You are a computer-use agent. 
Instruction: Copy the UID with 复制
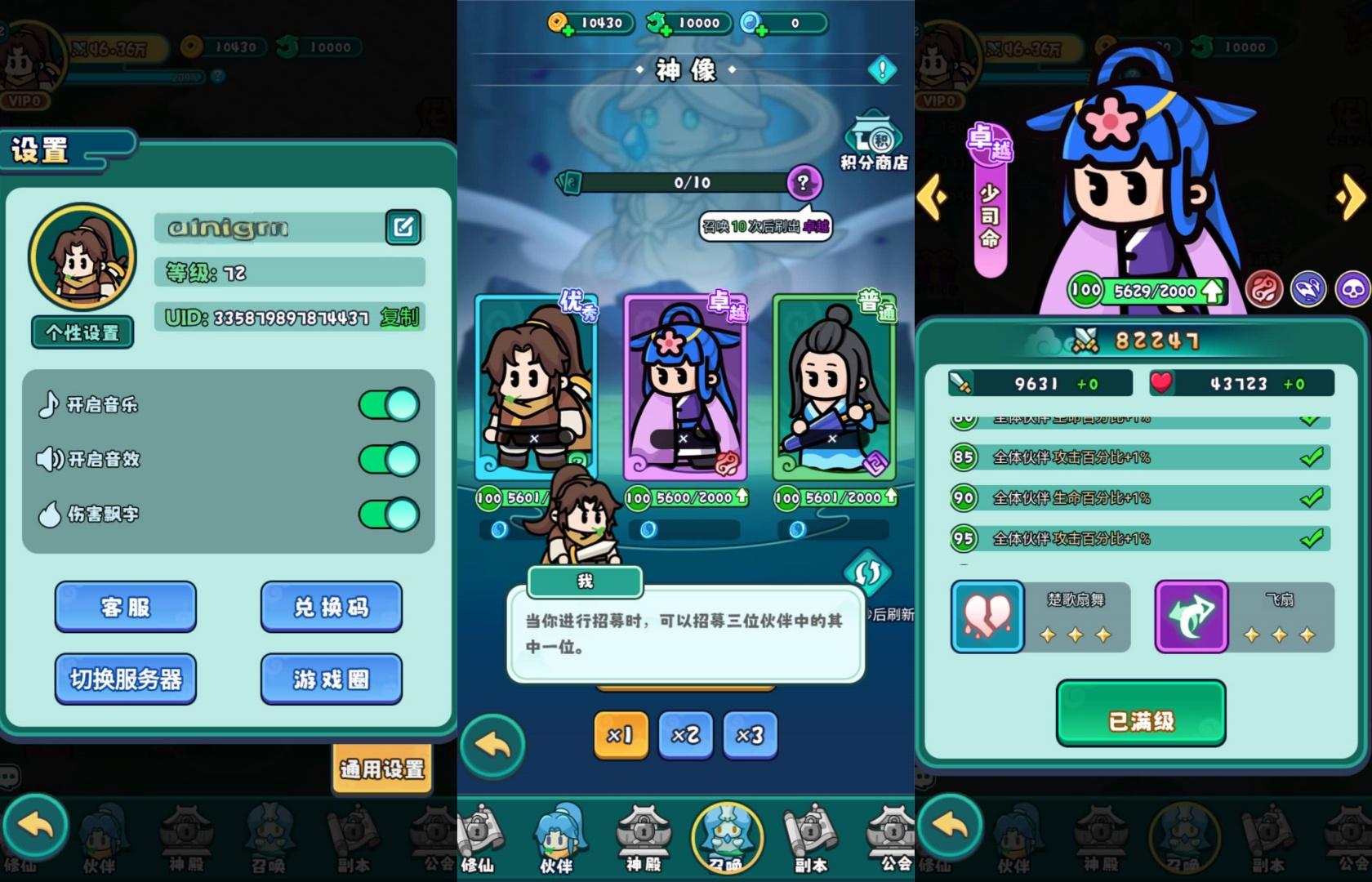(x=399, y=317)
